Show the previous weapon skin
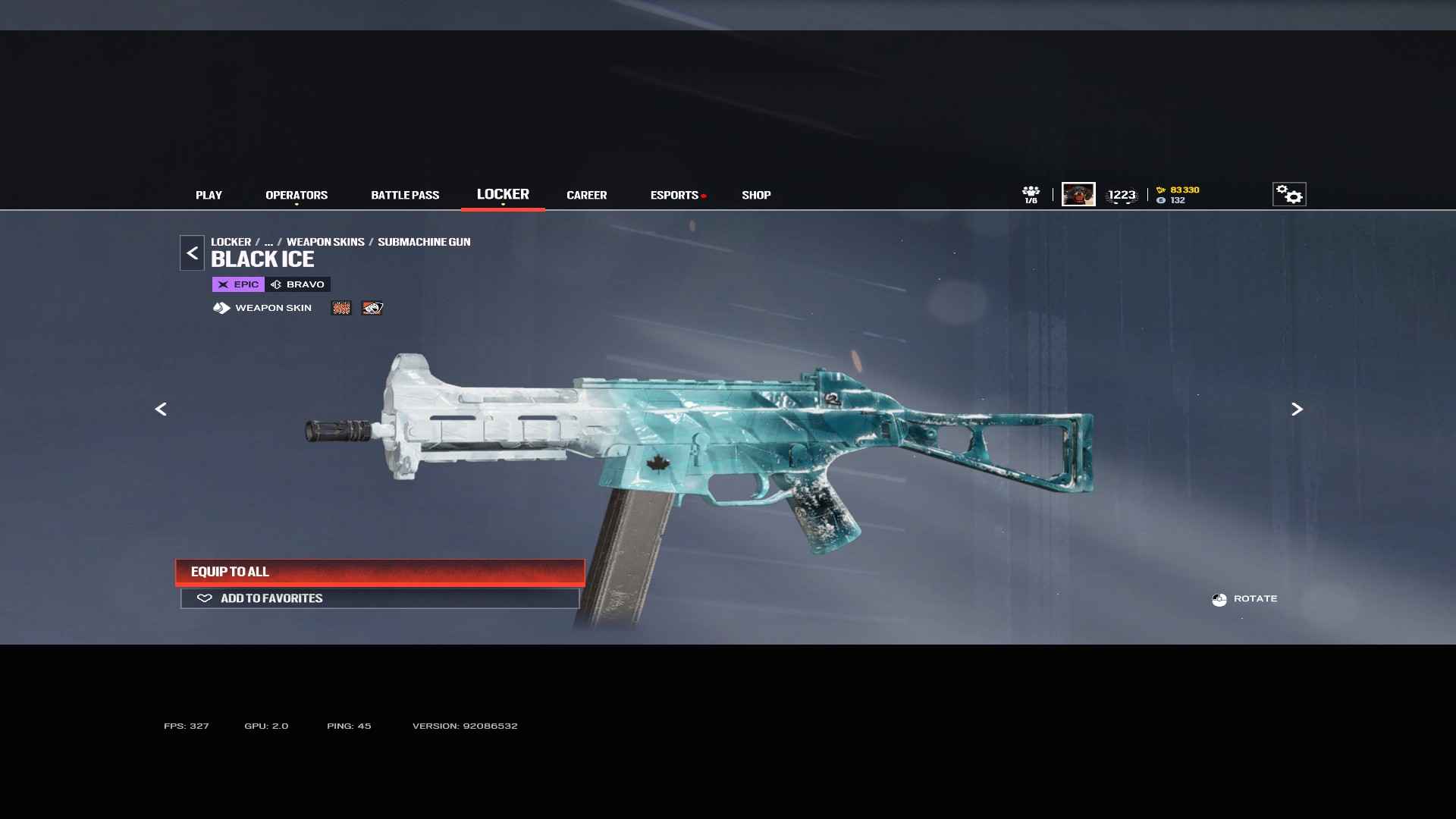The image size is (1456, 819). [x=161, y=409]
